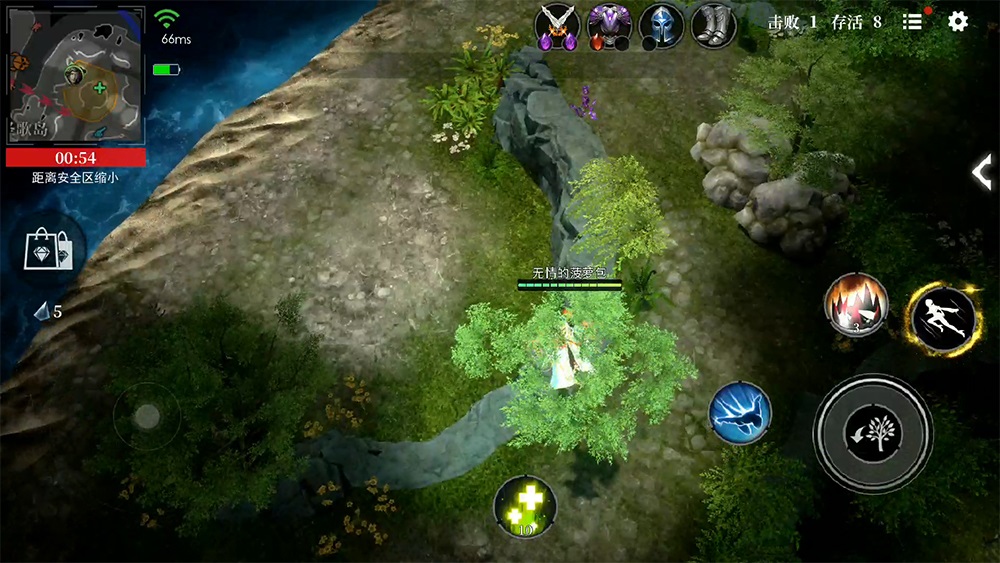This screenshot has height=563, width=1000.
Task: Select the crossed swords weapon slot
Action: [x=558, y=26]
